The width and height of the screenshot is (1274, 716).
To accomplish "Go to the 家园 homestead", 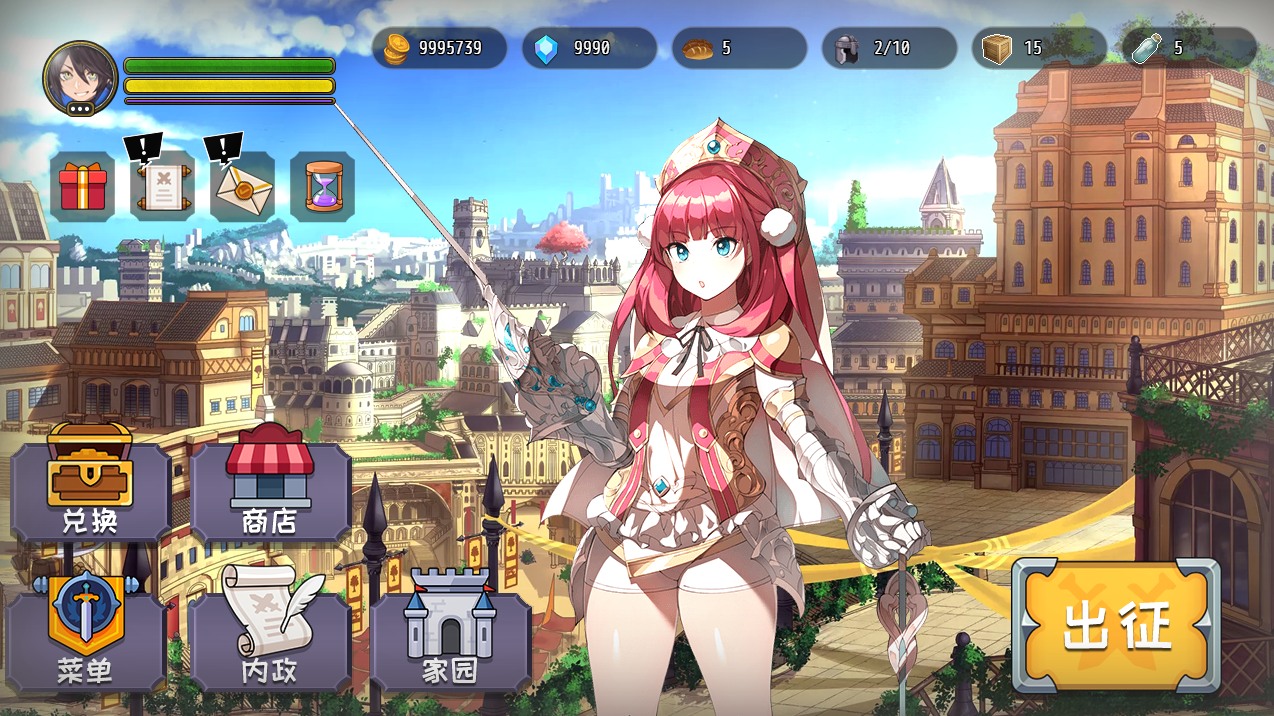I will point(450,638).
